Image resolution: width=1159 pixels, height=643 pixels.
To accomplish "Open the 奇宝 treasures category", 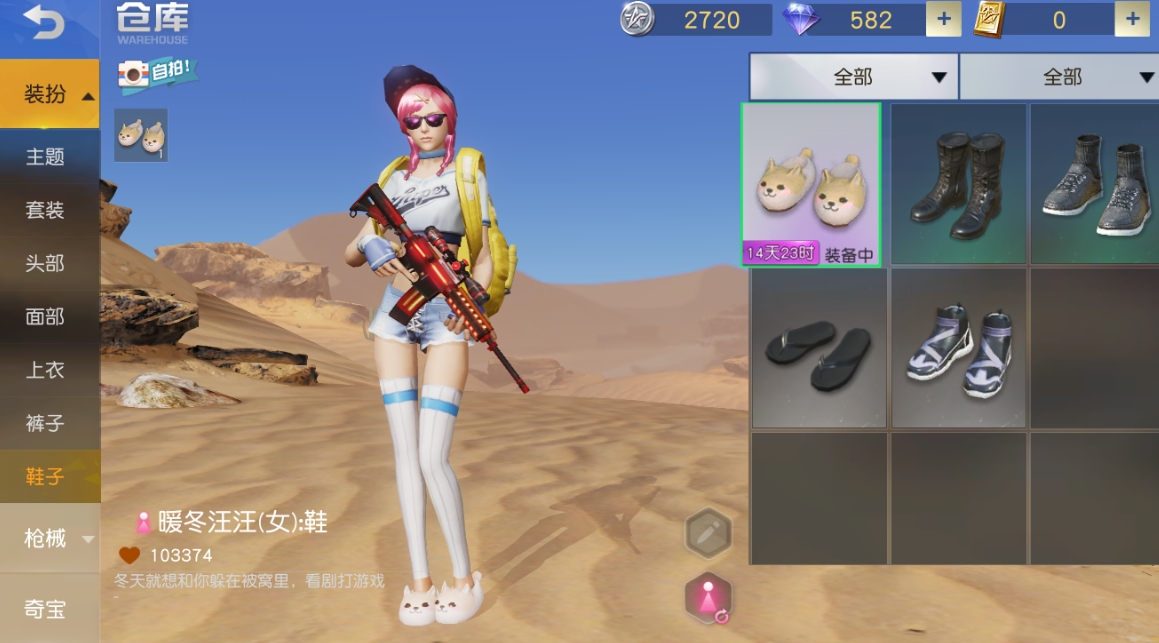I will tap(45, 607).
